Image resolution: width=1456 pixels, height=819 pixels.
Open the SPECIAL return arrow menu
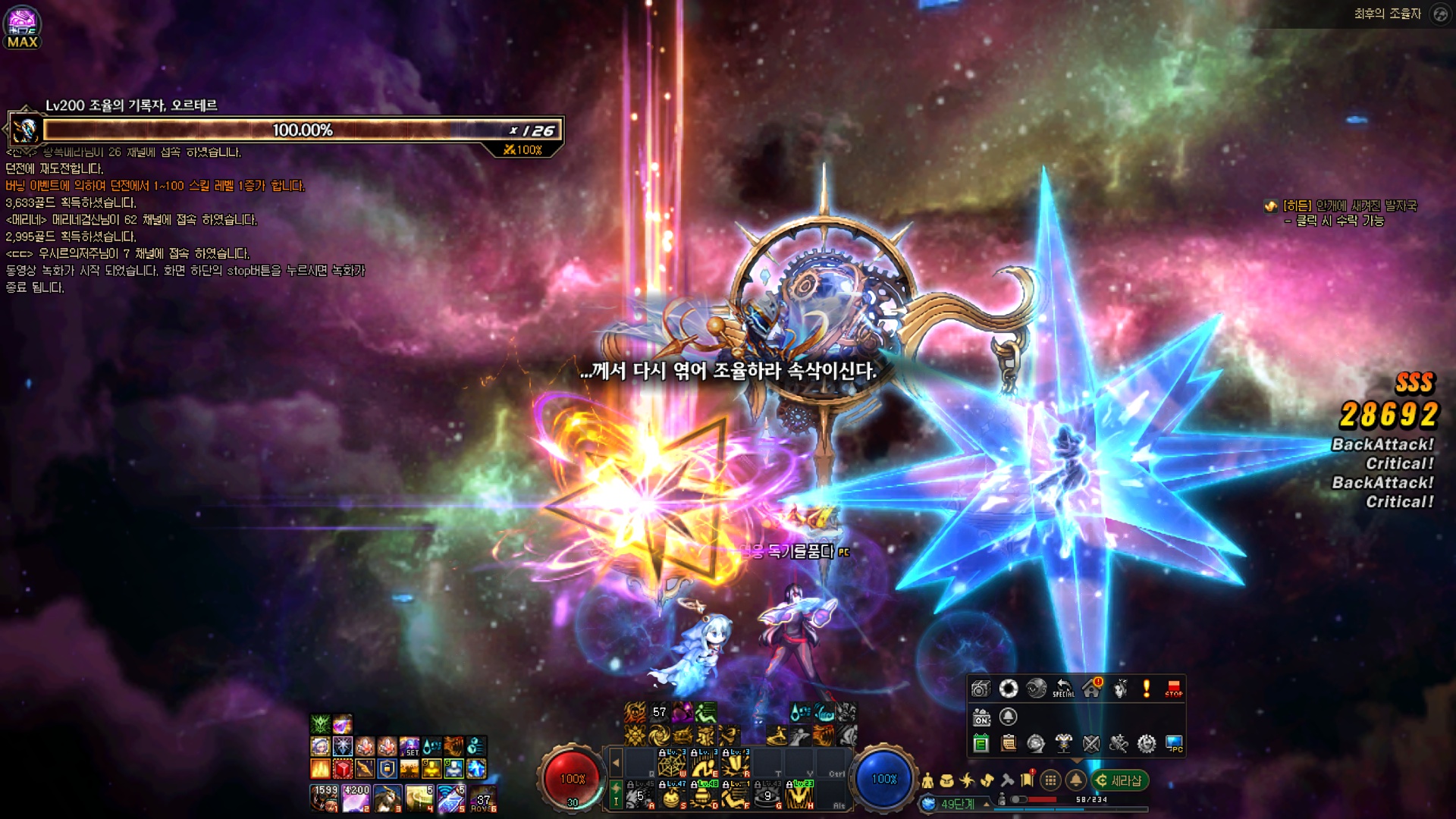coord(1063,689)
